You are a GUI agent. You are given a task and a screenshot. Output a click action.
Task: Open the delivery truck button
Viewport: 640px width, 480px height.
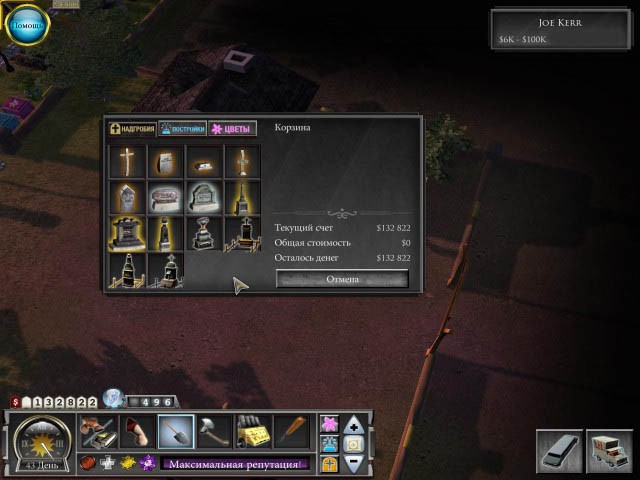coord(608,451)
